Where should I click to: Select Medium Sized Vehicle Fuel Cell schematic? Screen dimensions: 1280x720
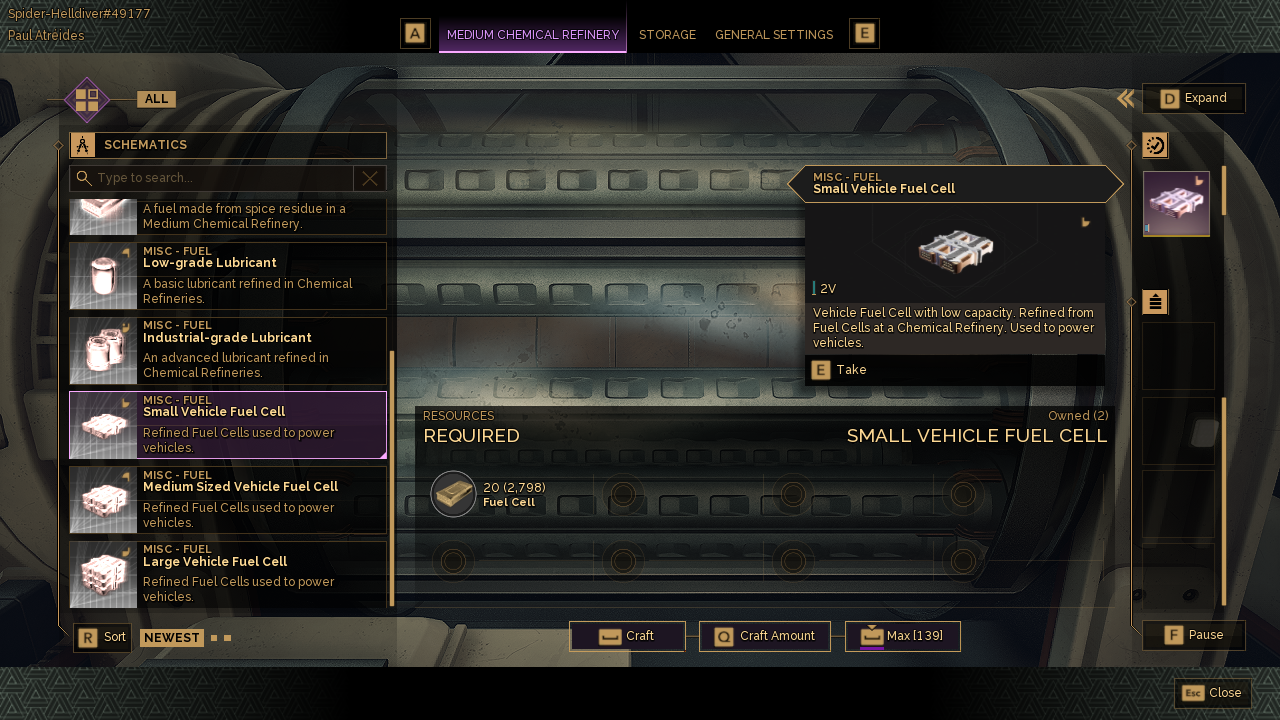click(228, 500)
